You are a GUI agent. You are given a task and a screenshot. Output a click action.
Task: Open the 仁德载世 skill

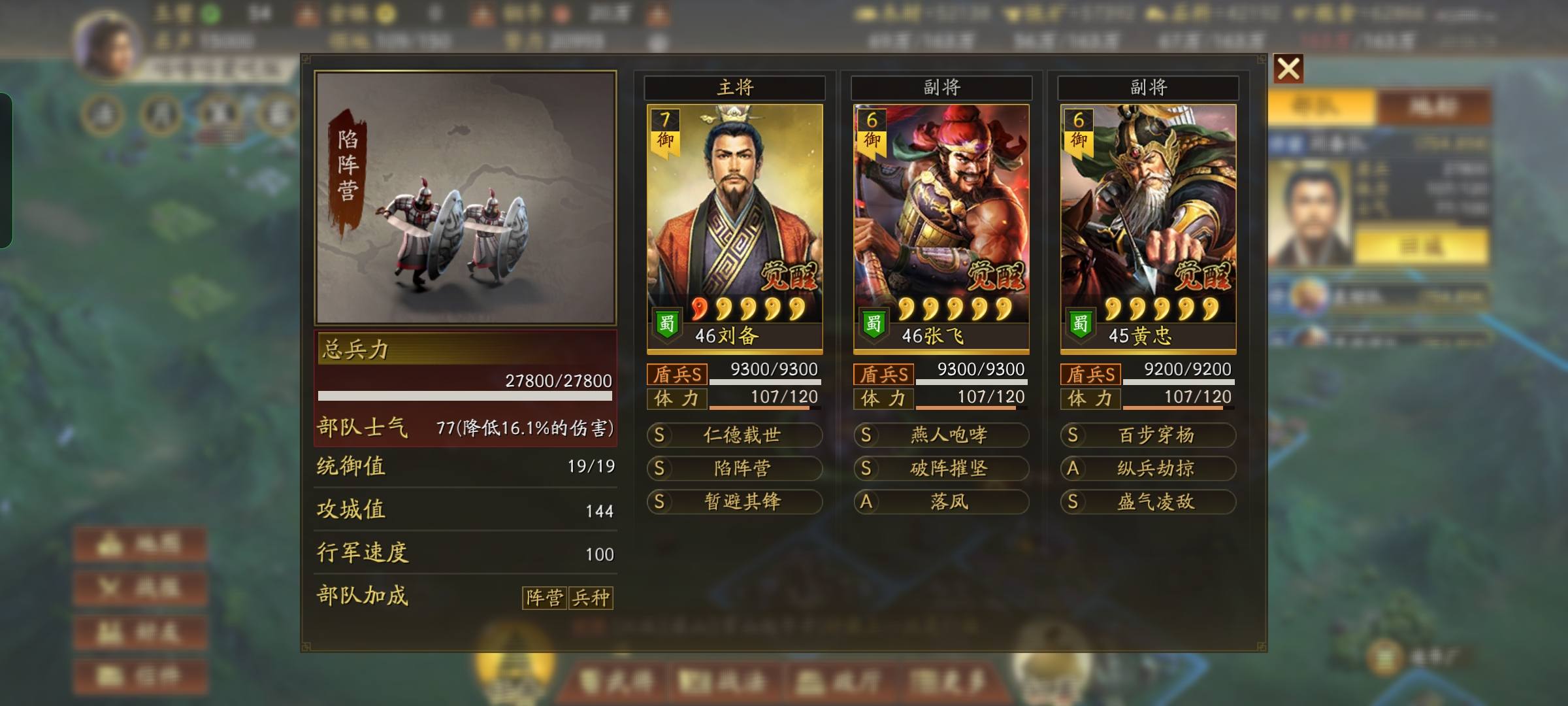click(x=734, y=435)
